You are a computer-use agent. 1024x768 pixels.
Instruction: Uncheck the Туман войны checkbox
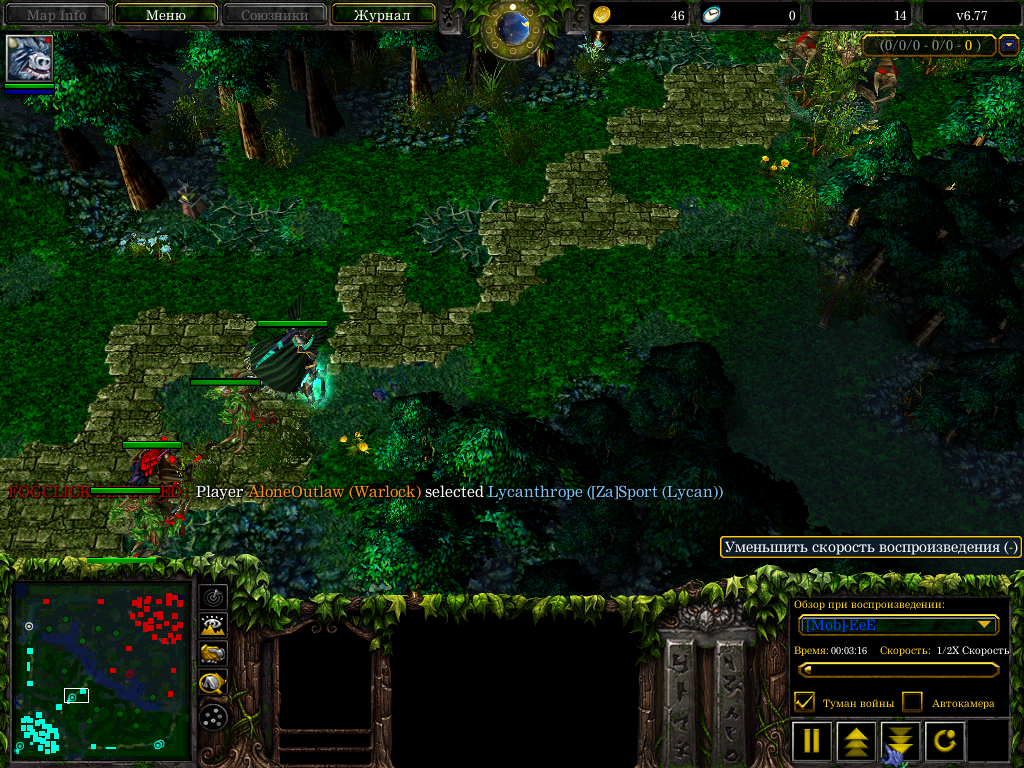click(804, 702)
